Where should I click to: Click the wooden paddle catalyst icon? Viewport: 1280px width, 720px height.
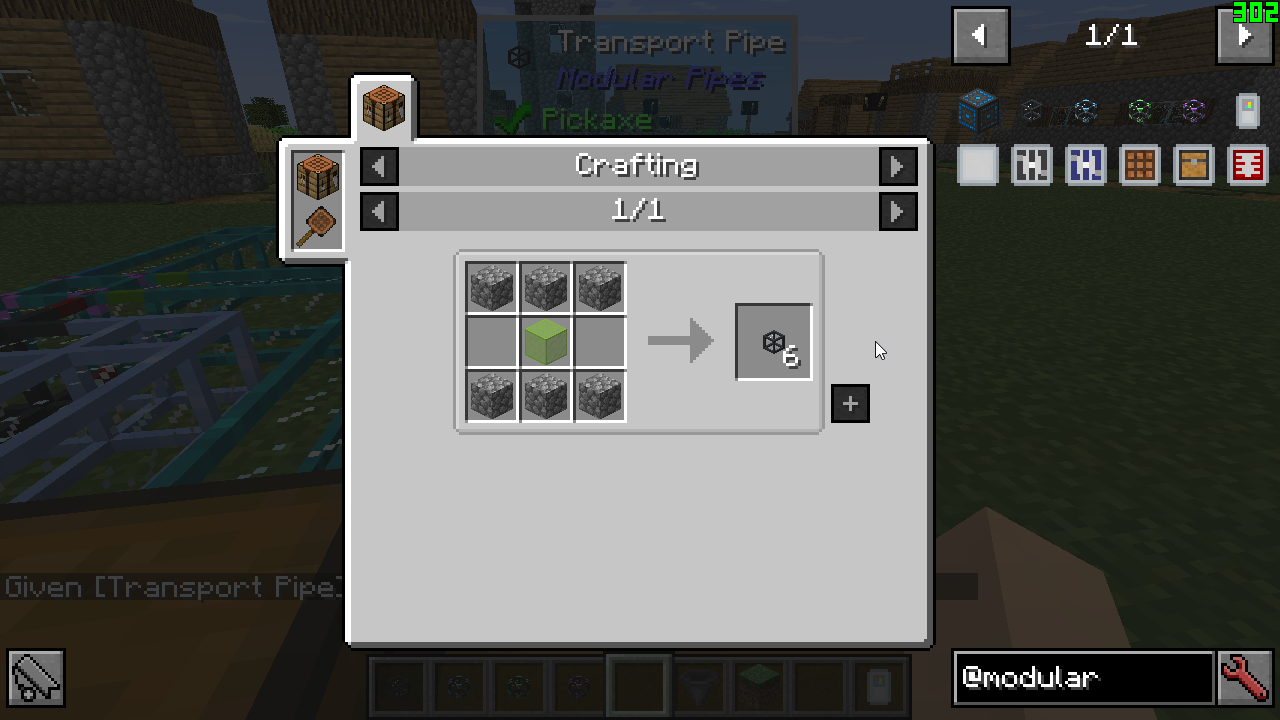(x=316, y=226)
